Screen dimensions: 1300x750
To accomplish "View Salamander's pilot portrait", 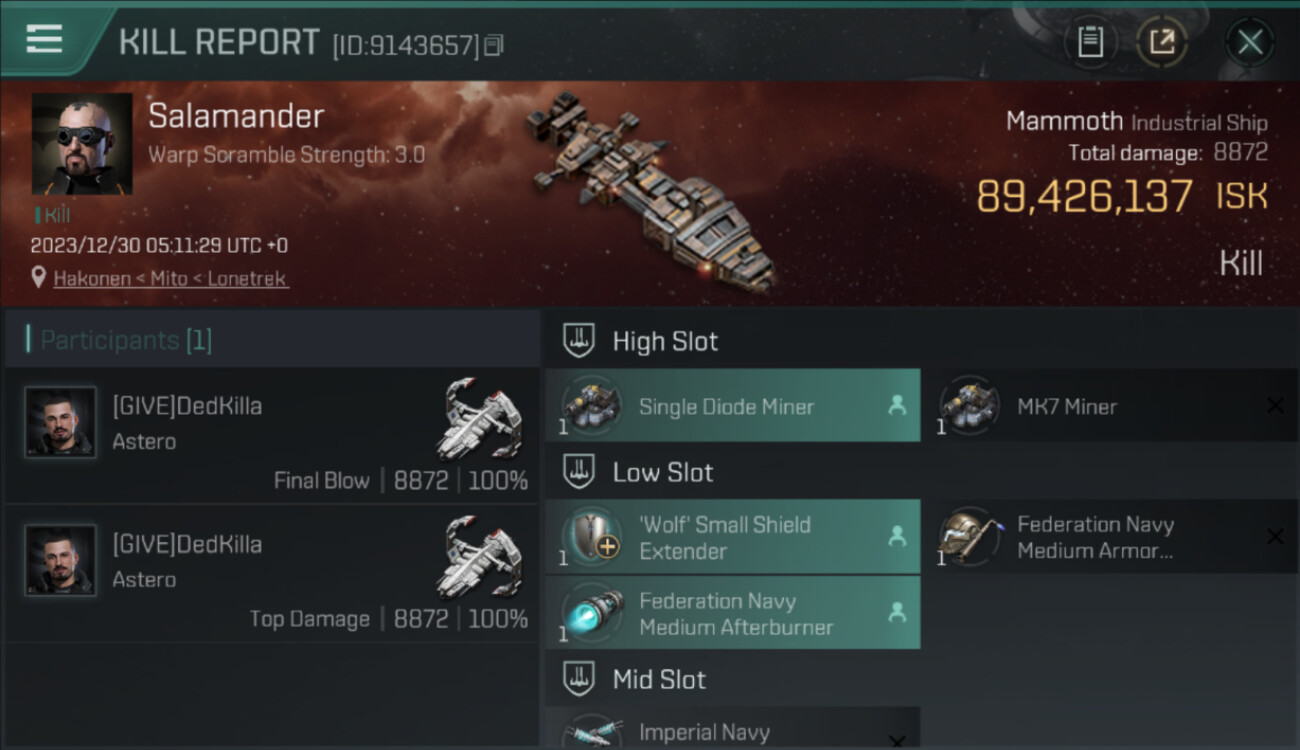I will click(82, 144).
